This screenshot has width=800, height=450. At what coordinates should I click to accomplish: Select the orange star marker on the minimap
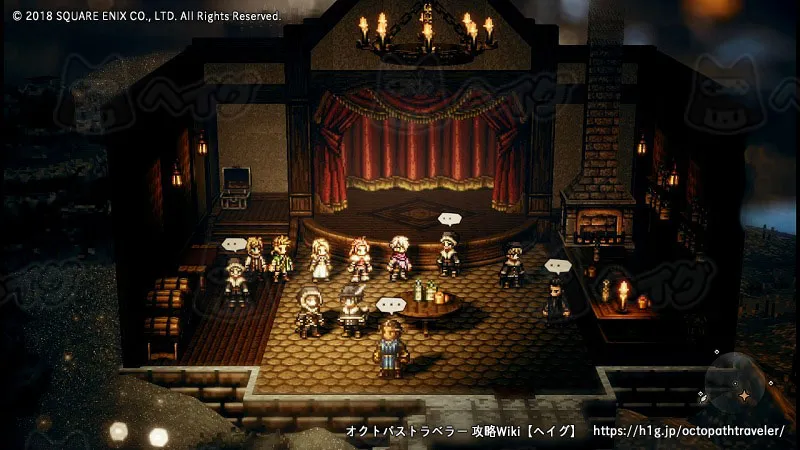743,396
